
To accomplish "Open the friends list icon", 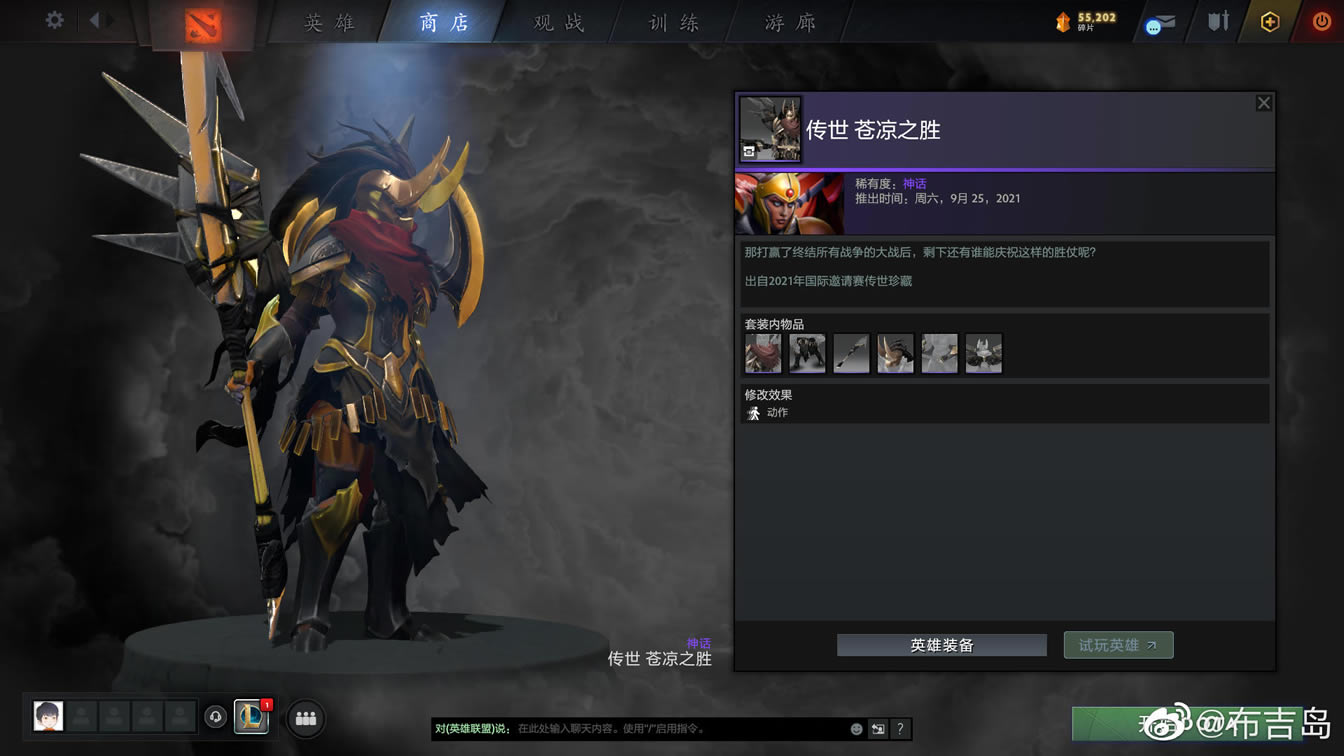I will click(305, 718).
